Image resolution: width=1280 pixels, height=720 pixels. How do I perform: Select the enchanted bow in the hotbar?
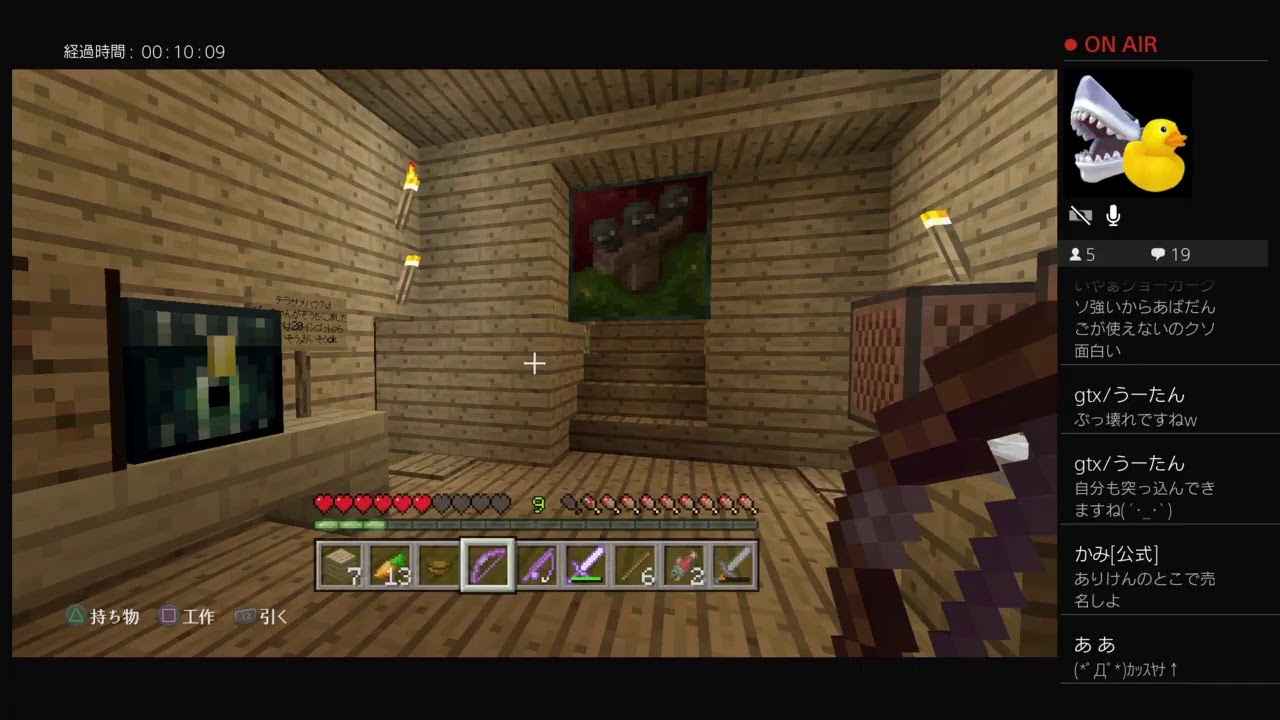pos(487,565)
